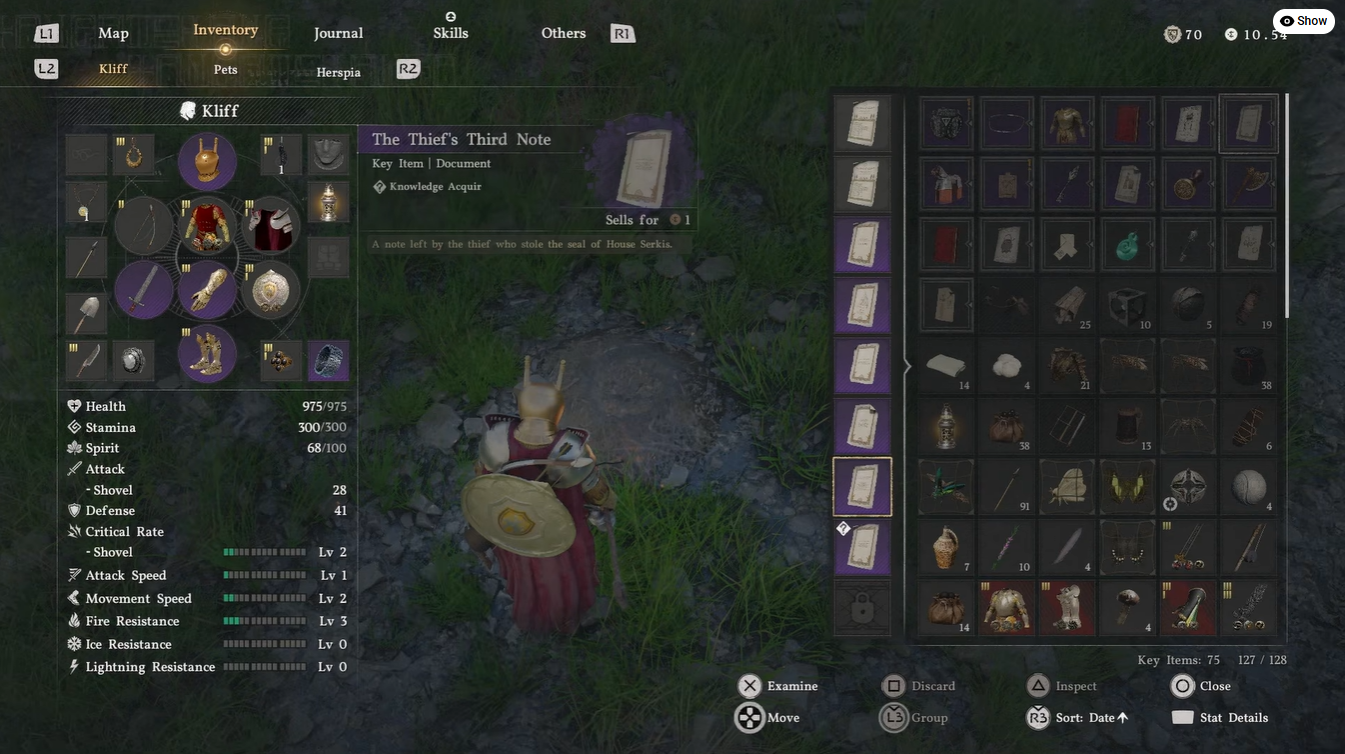This screenshot has height=754, width=1345.
Task: Click the shovel tool slot
Action: pos(86,313)
